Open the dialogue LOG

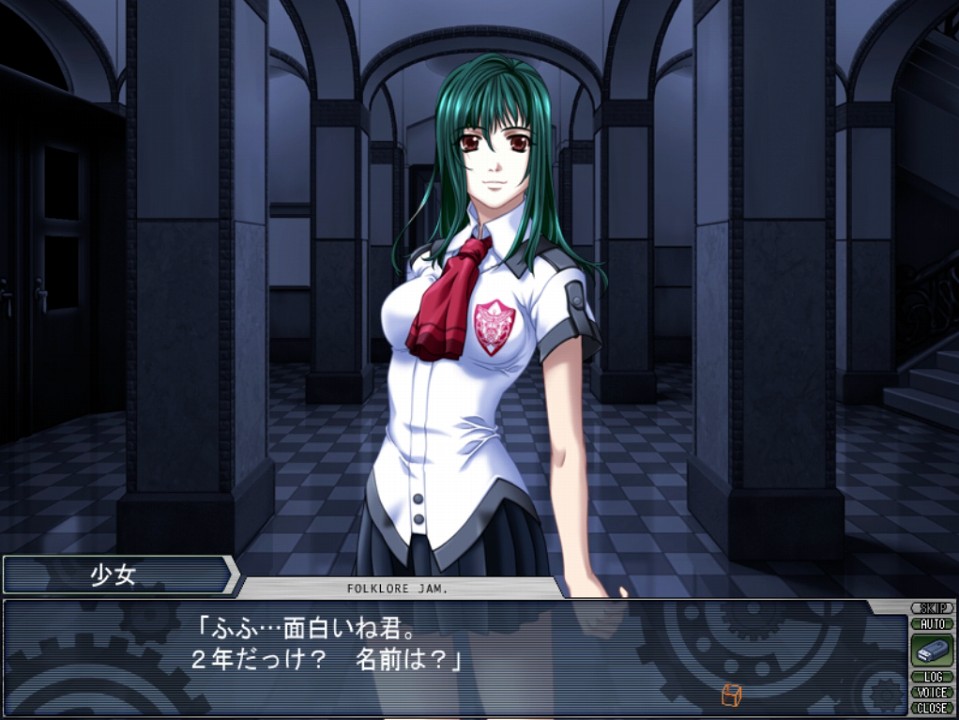[932, 677]
